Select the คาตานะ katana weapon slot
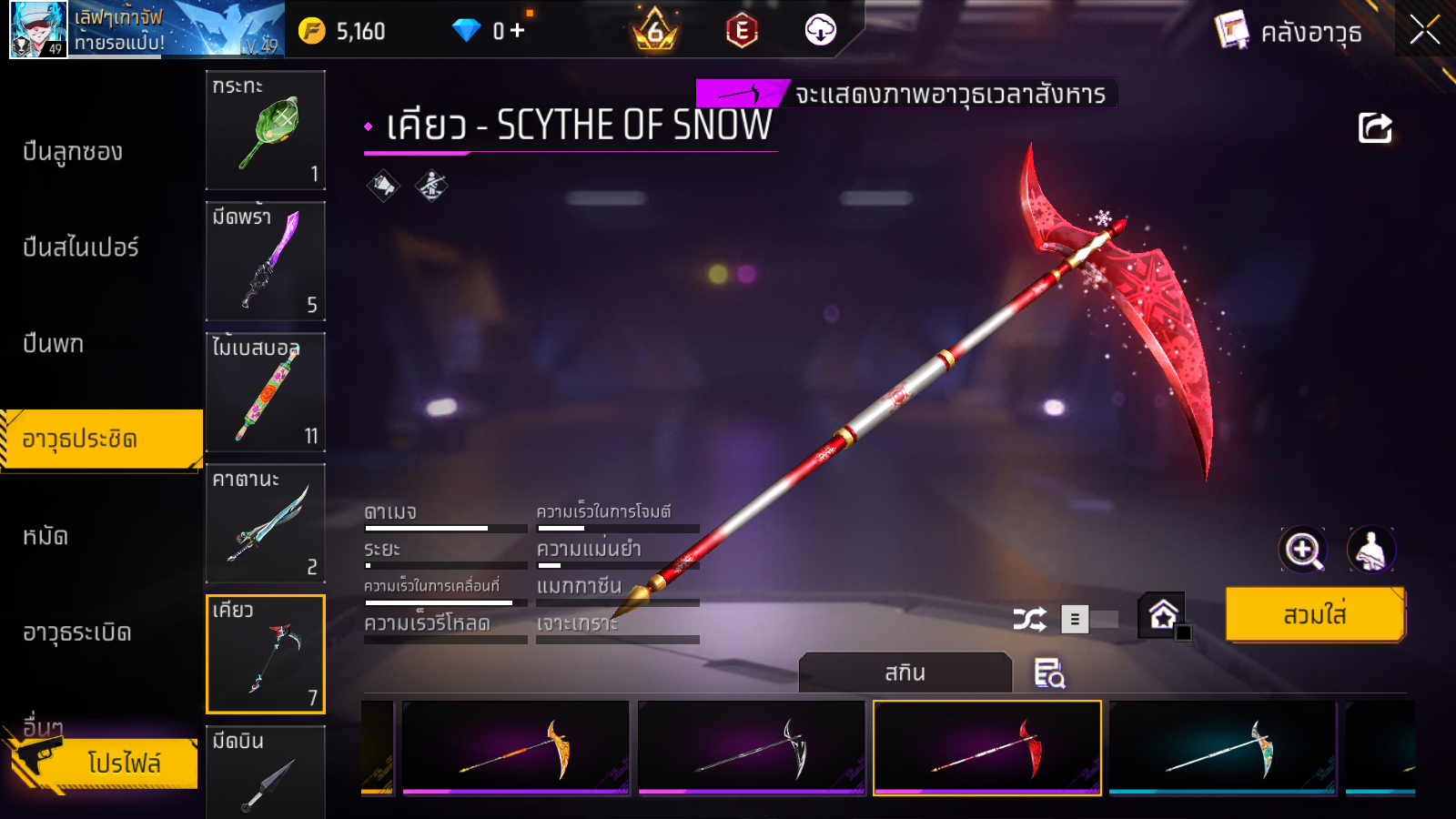 [266, 523]
